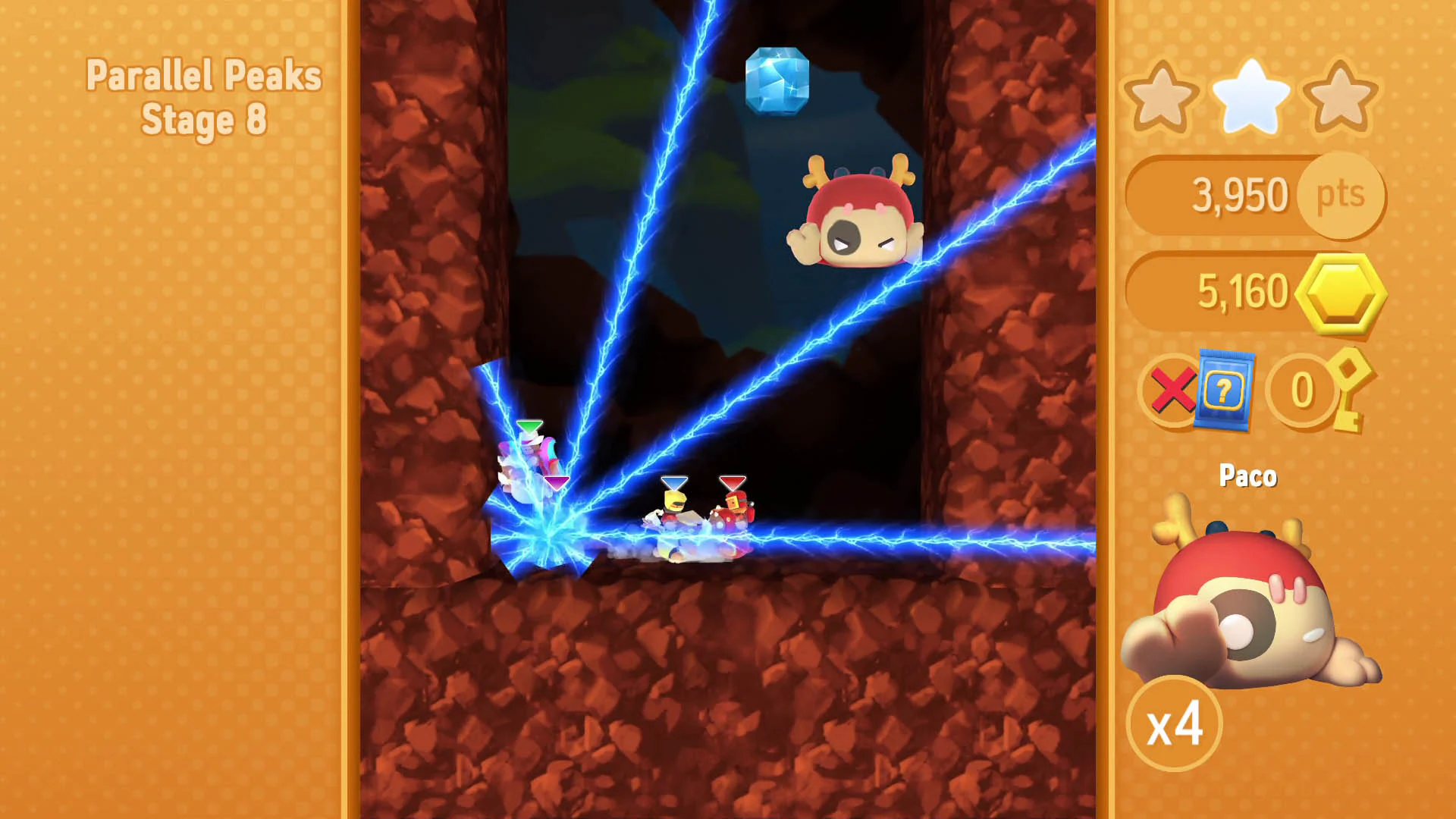This screenshot has height=819, width=1456.
Task: Select the blue gem in the cave
Action: coord(778,82)
